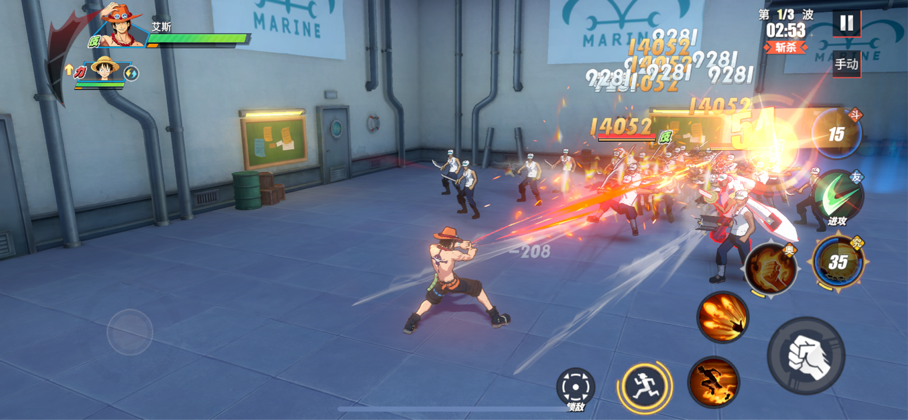908x420 pixels.
Task: Cast the flaming fist barrage skill
Action: point(722,316)
